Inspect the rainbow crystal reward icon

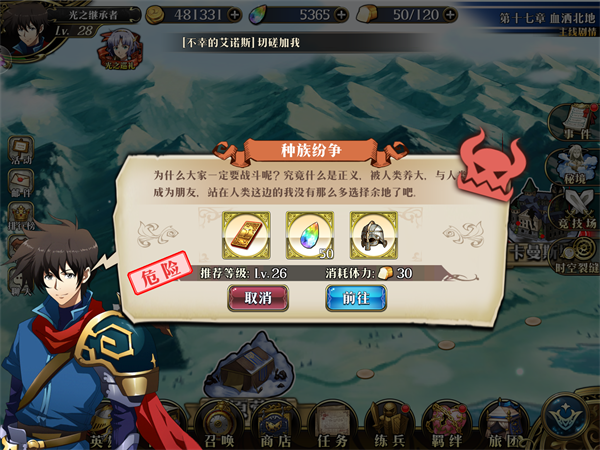[x=308, y=236]
